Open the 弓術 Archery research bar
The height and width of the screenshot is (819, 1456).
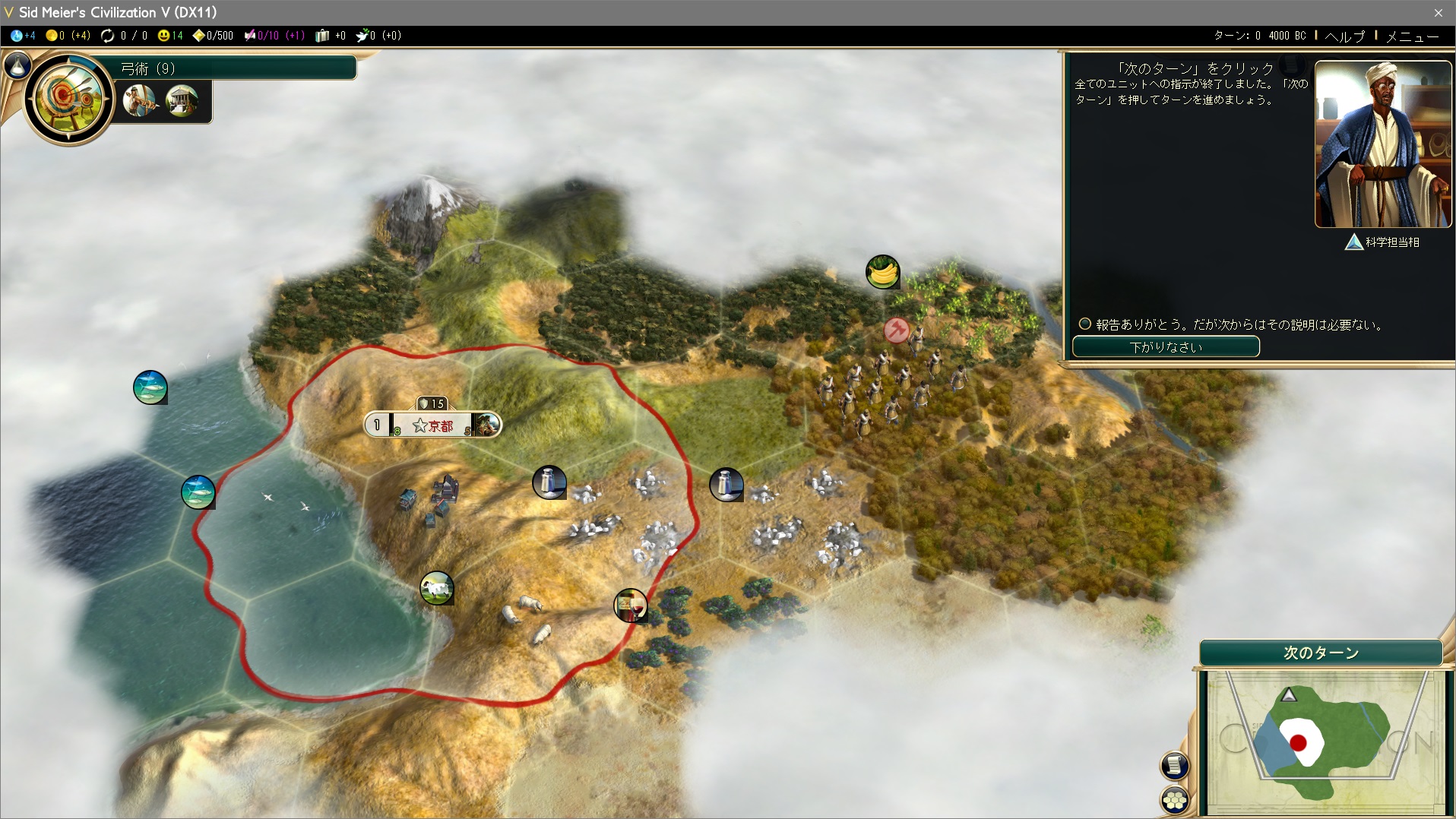(236, 68)
